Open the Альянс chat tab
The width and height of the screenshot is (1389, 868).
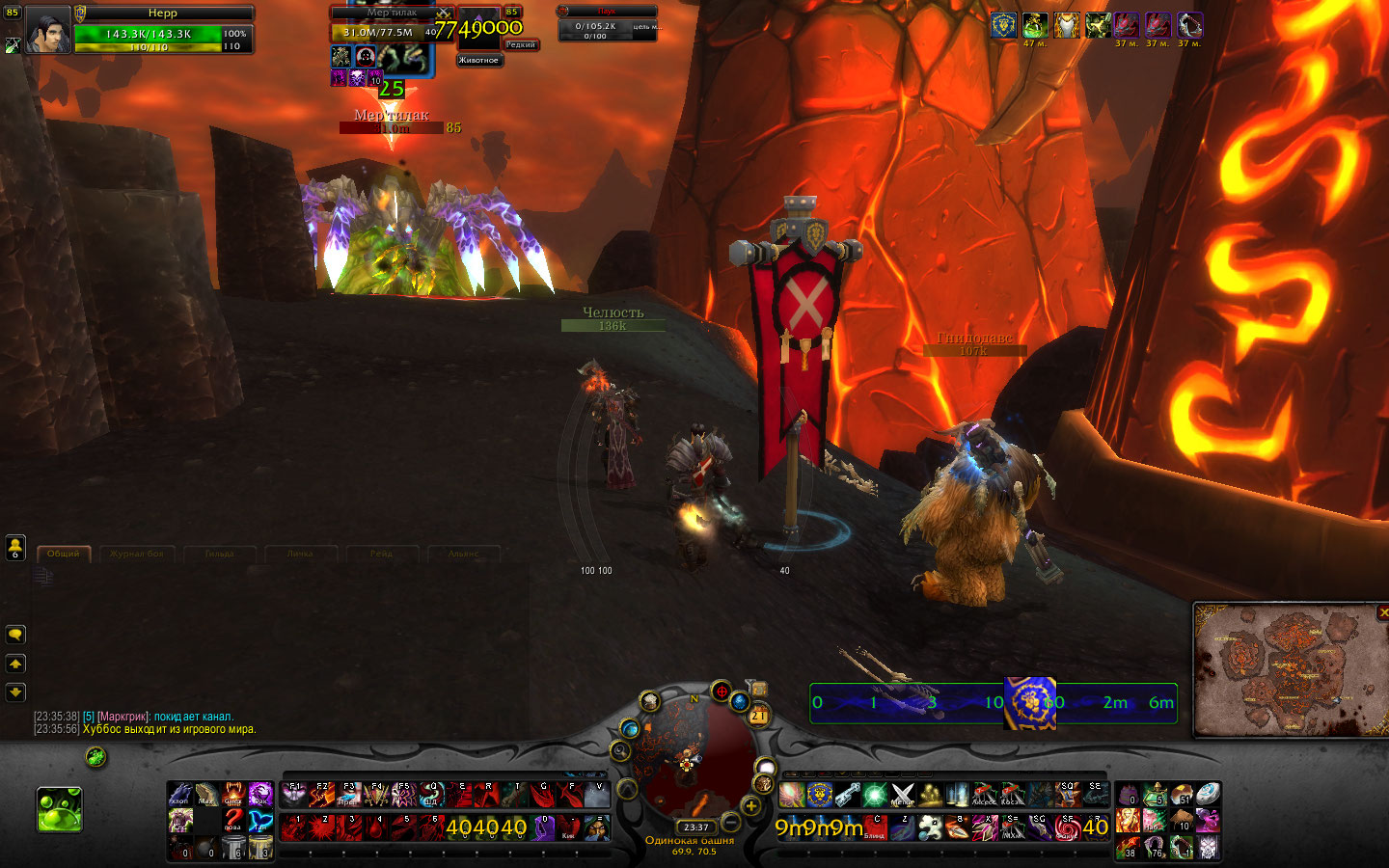click(x=463, y=554)
